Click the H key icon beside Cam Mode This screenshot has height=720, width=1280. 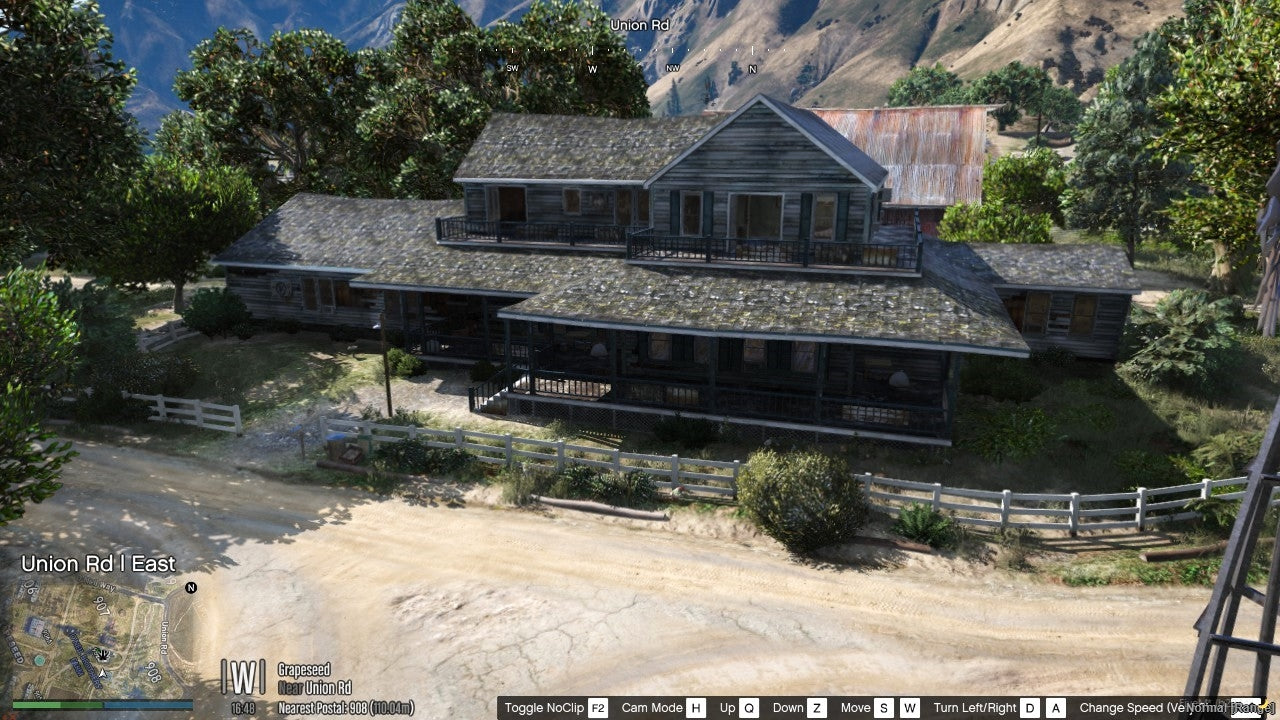pyautogui.click(x=694, y=707)
